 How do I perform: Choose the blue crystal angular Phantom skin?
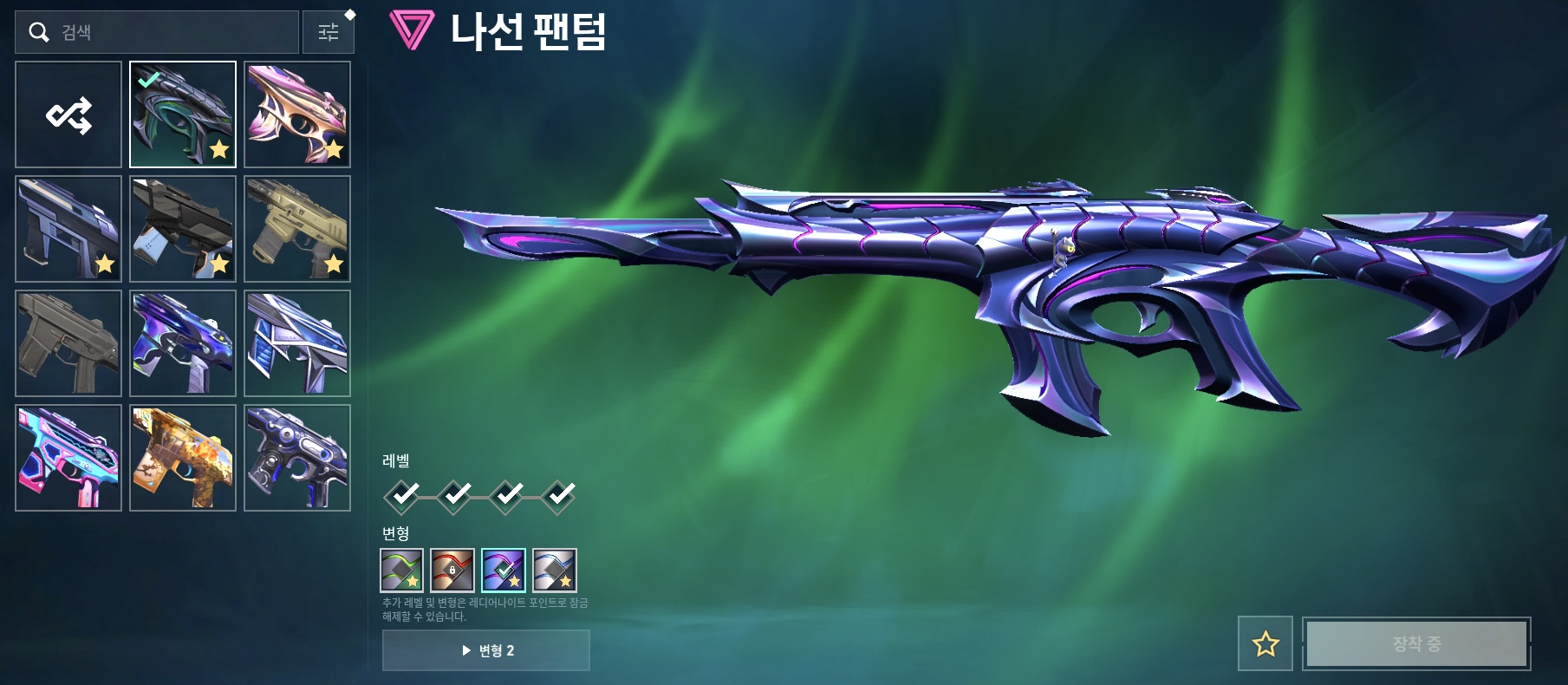pyautogui.click(x=297, y=343)
